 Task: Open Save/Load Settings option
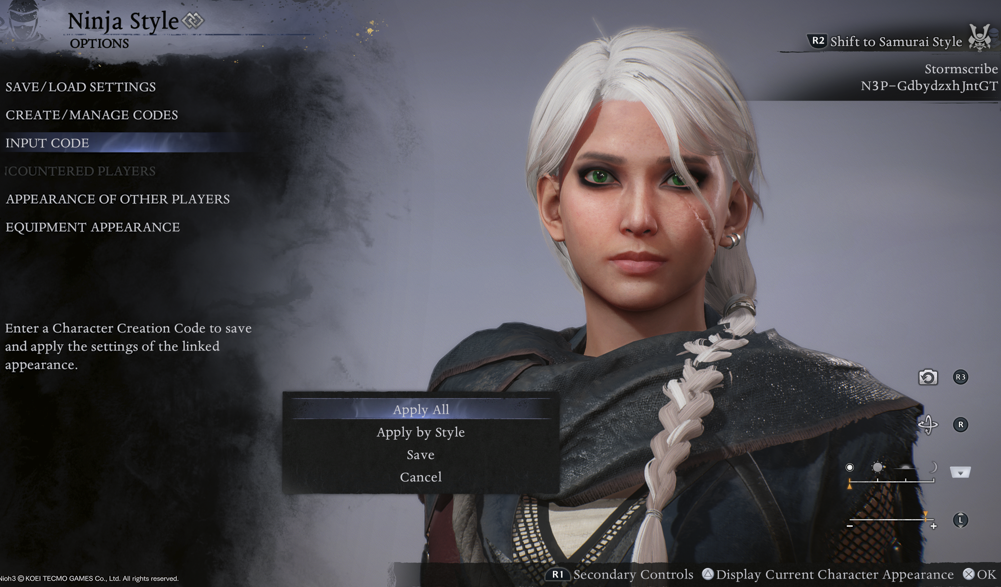coord(81,87)
